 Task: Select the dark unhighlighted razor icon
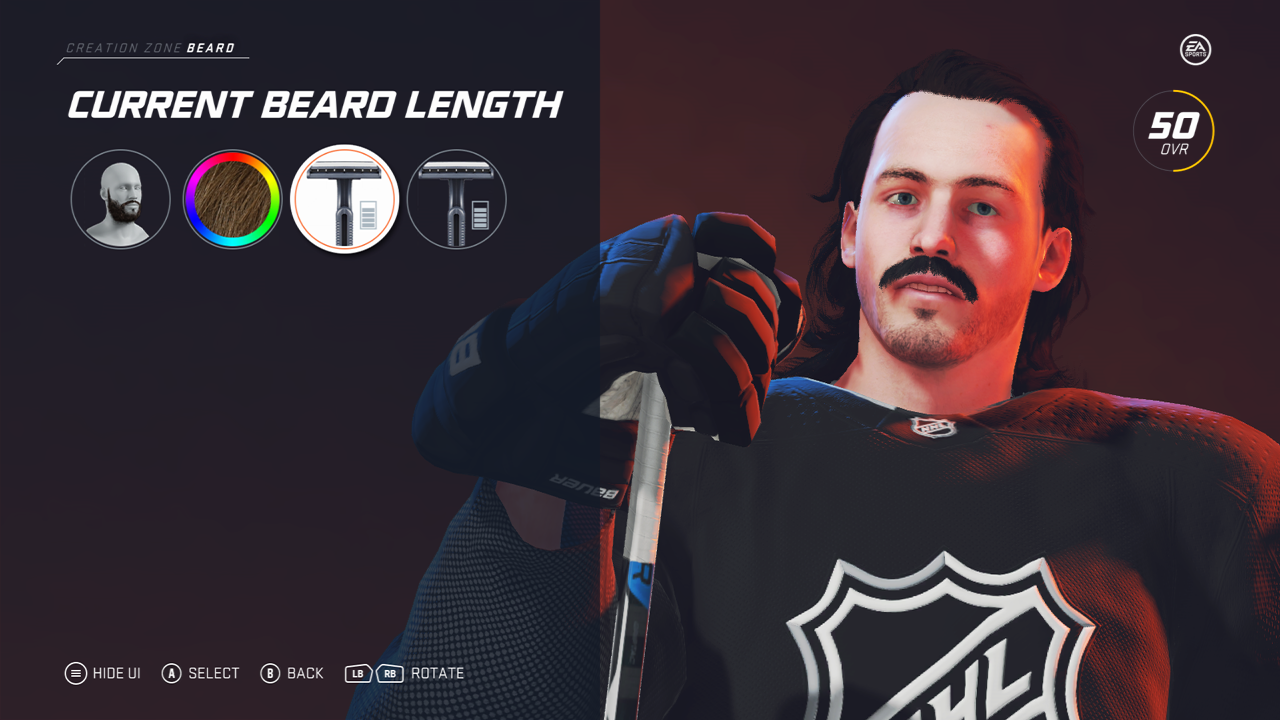pyautogui.click(x=456, y=199)
